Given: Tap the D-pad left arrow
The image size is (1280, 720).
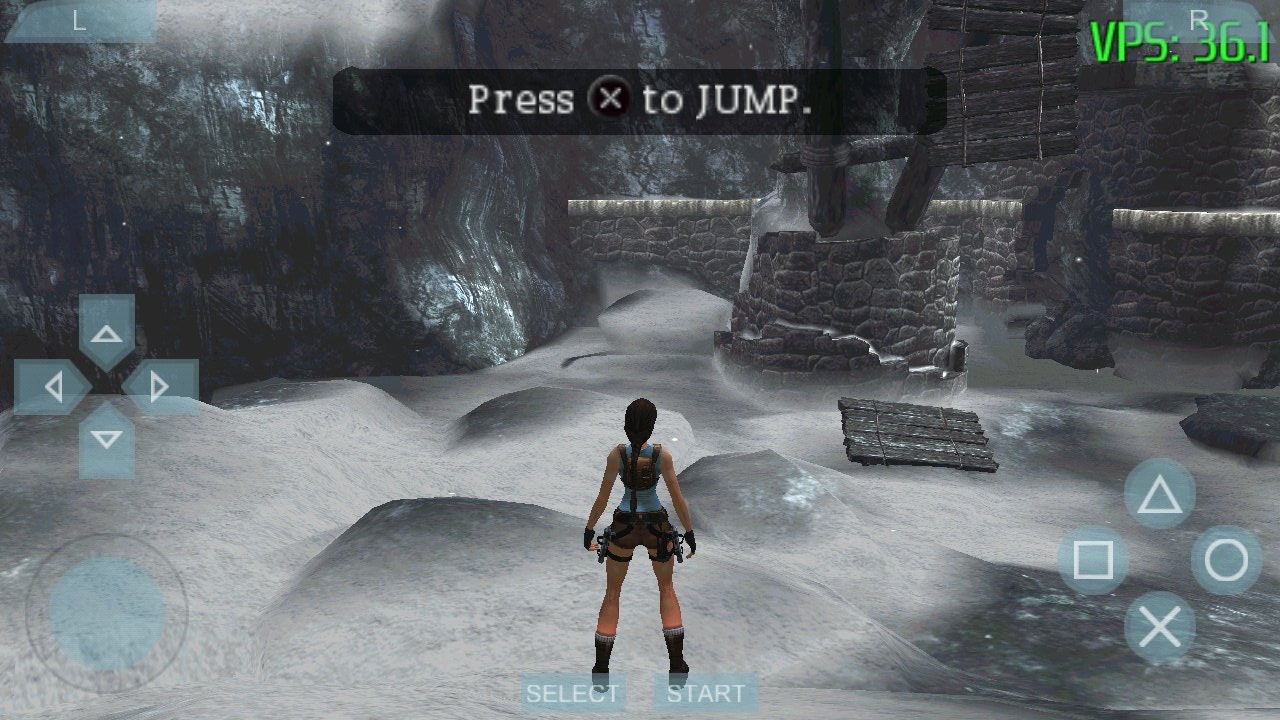Looking at the screenshot, I should [53, 387].
